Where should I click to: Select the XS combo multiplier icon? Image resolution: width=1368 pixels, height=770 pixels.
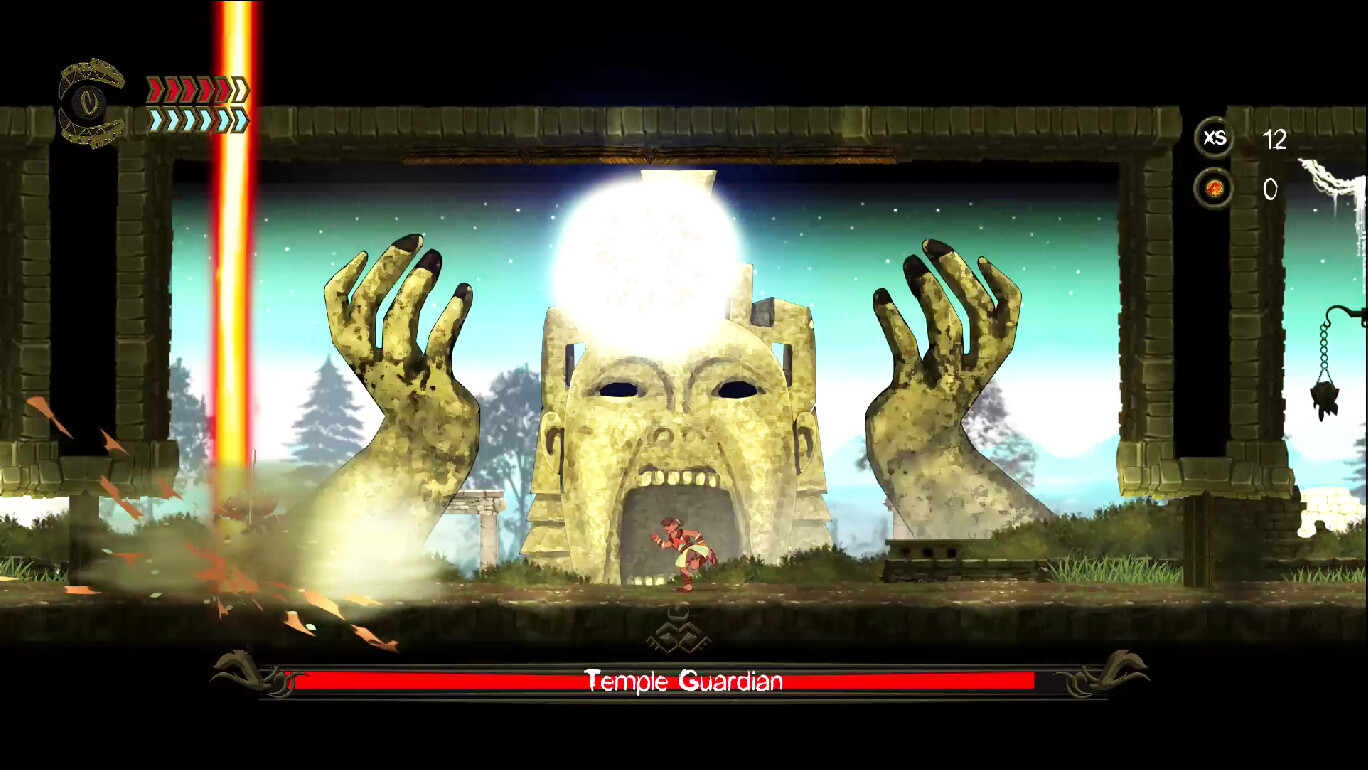[x=1213, y=139]
